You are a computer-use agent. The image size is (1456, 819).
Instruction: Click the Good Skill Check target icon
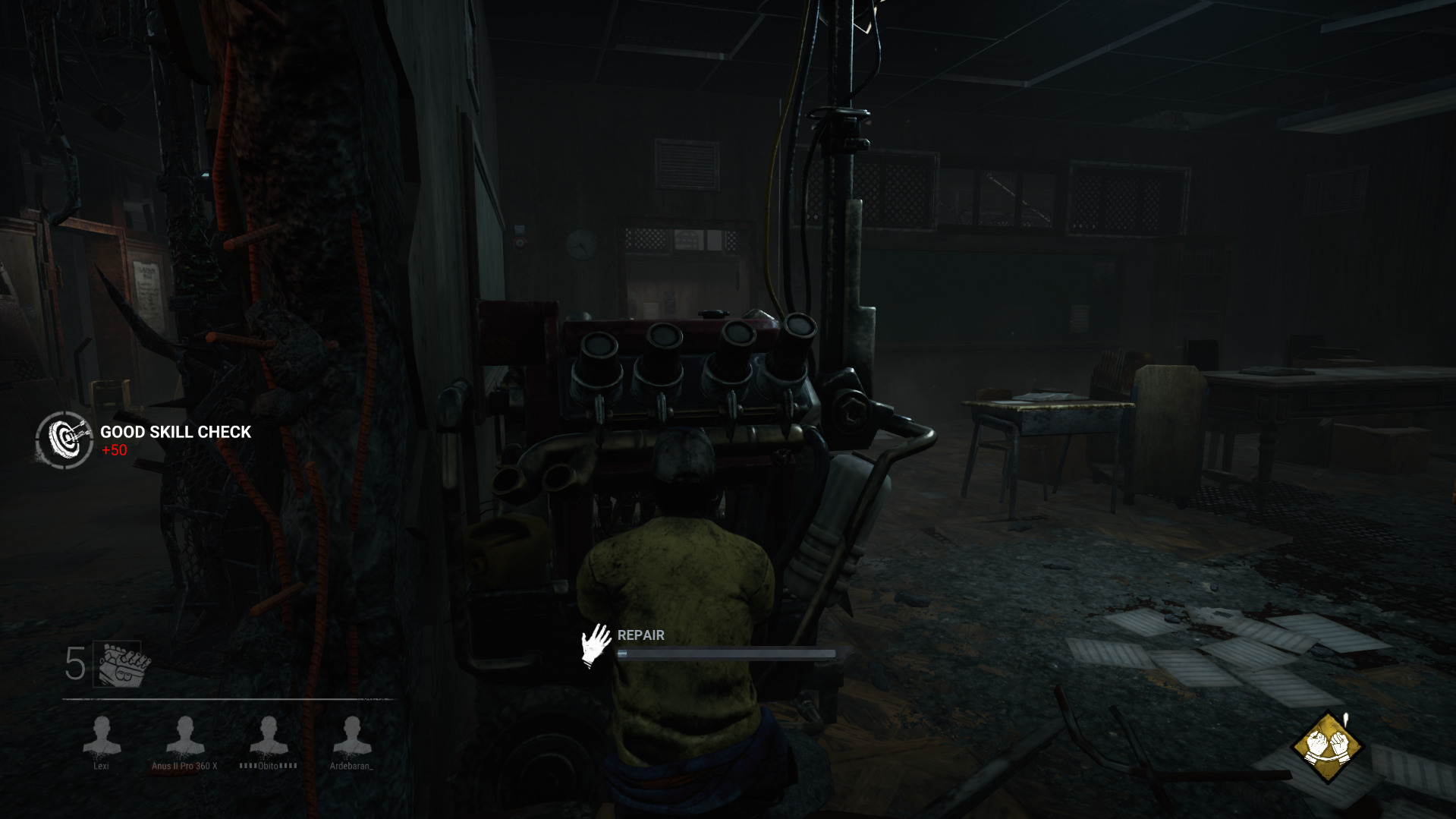coord(64,439)
